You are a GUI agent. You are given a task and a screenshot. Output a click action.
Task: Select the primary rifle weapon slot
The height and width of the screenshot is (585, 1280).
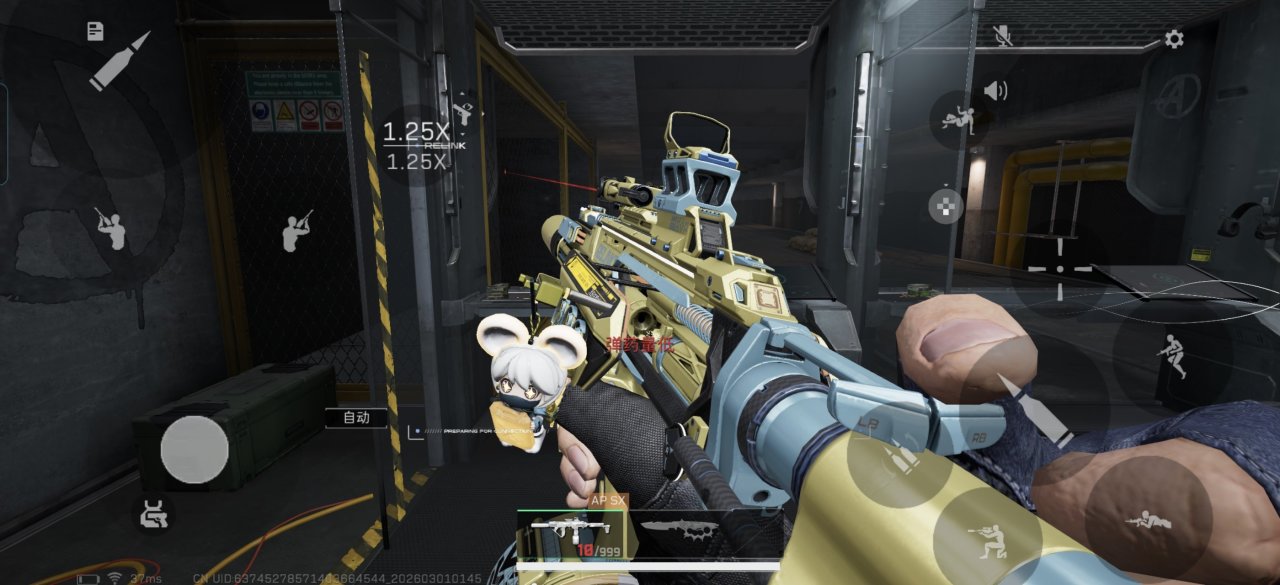(570, 527)
